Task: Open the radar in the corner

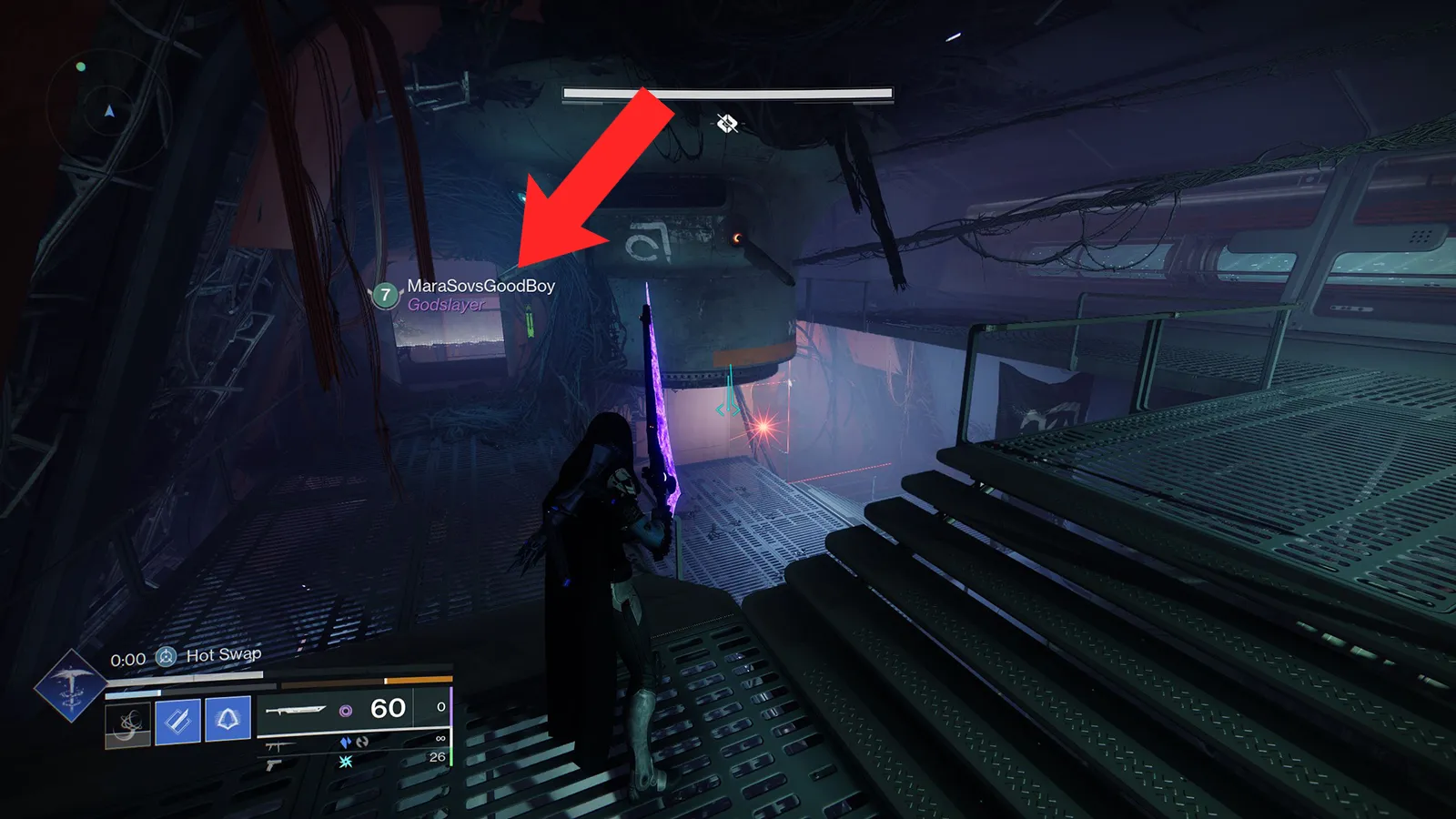Action: click(108, 112)
